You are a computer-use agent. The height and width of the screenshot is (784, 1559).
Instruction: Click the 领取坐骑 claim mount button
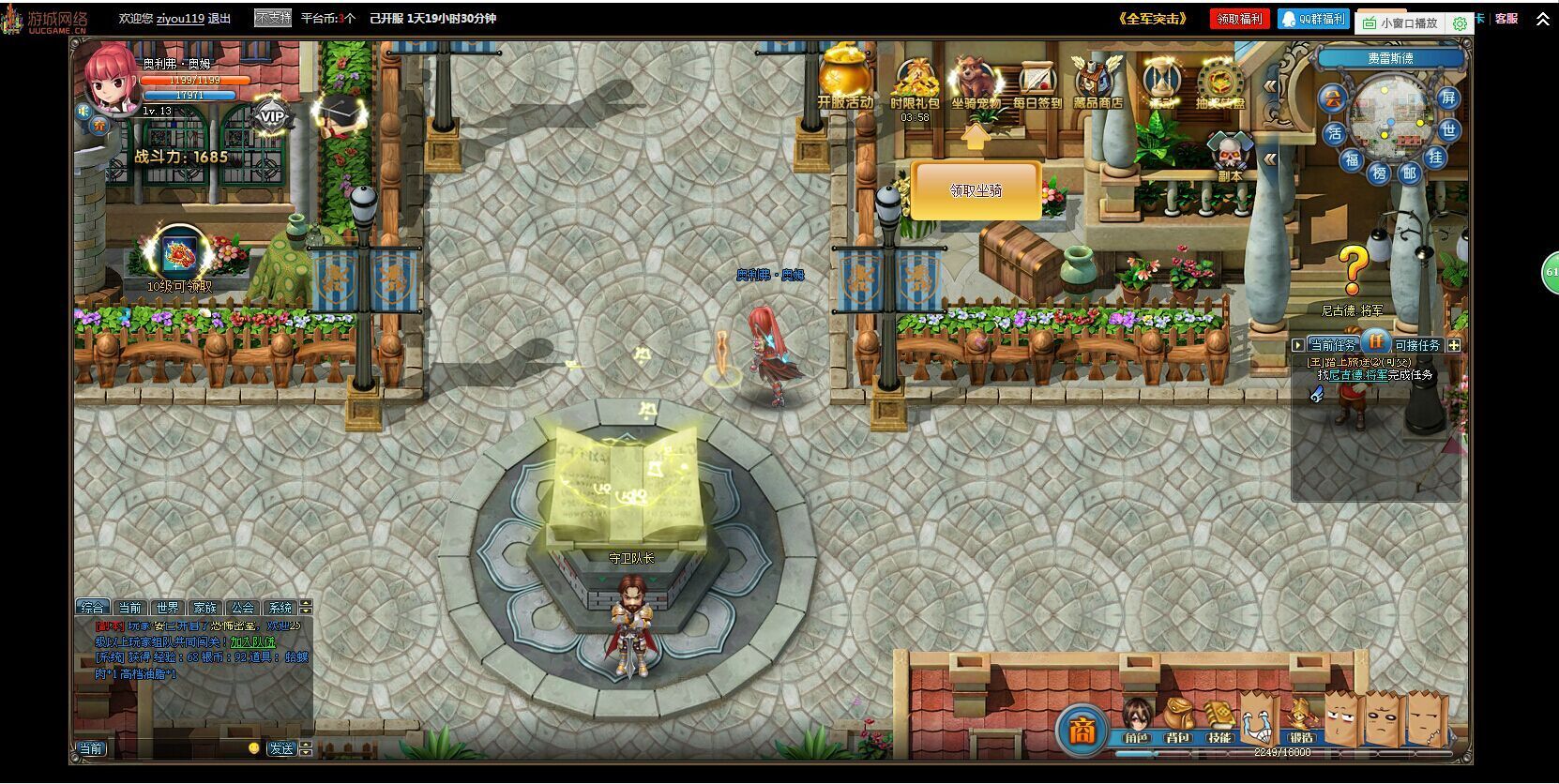976,190
